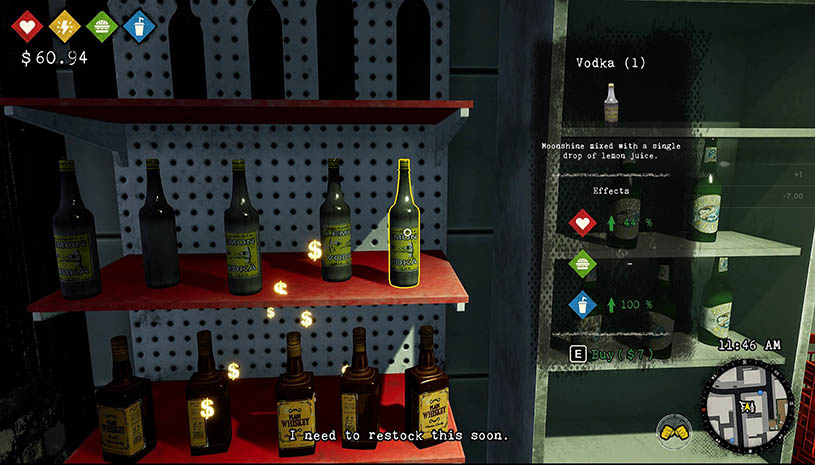Select the heart effect icon under Effects
This screenshot has height=465, width=815.
[582, 221]
